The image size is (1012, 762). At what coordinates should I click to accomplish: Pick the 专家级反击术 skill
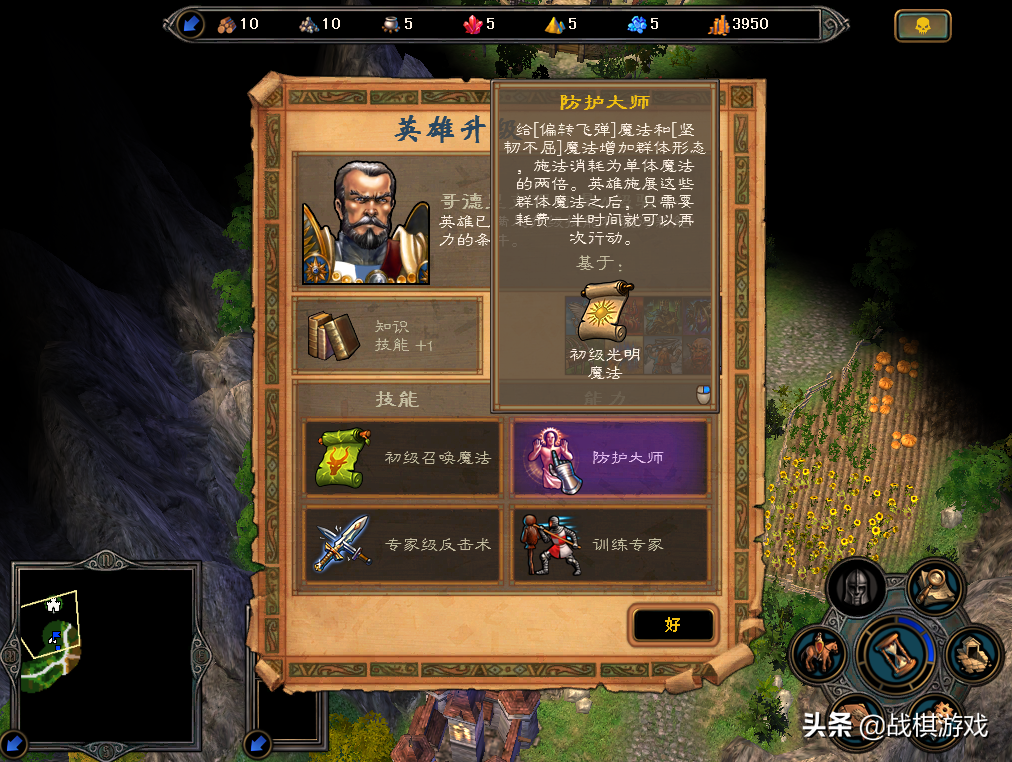(x=403, y=545)
